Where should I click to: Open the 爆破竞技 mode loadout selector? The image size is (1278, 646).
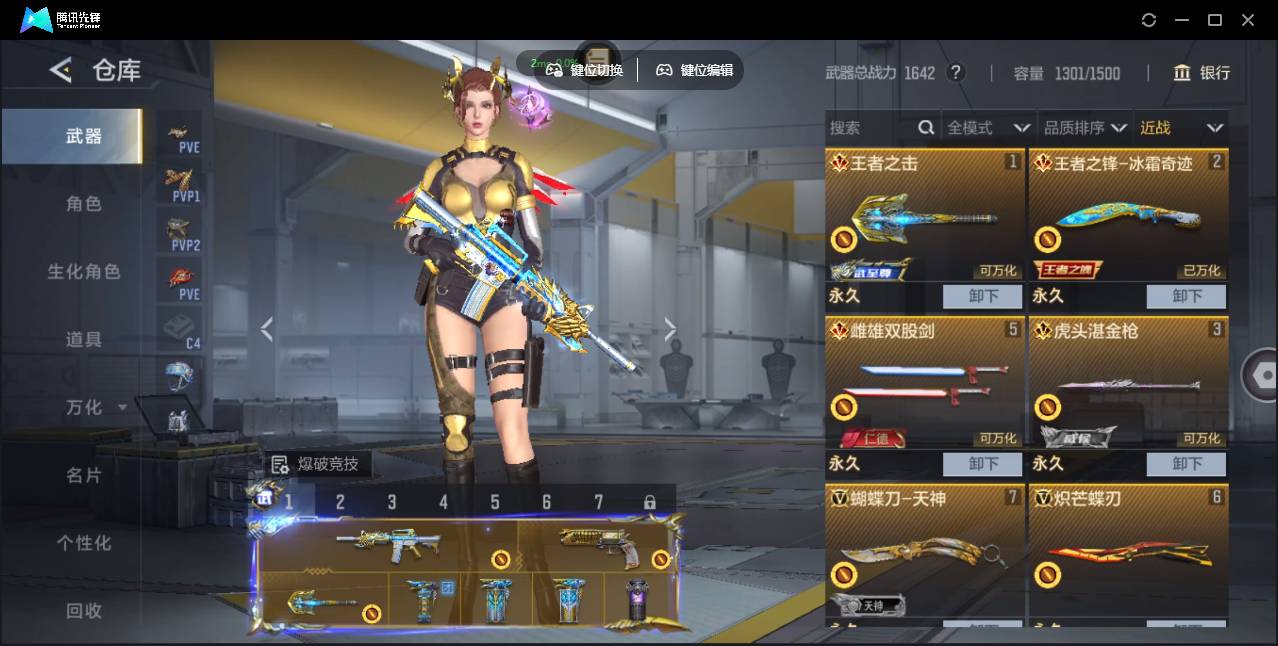tap(318, 464)
